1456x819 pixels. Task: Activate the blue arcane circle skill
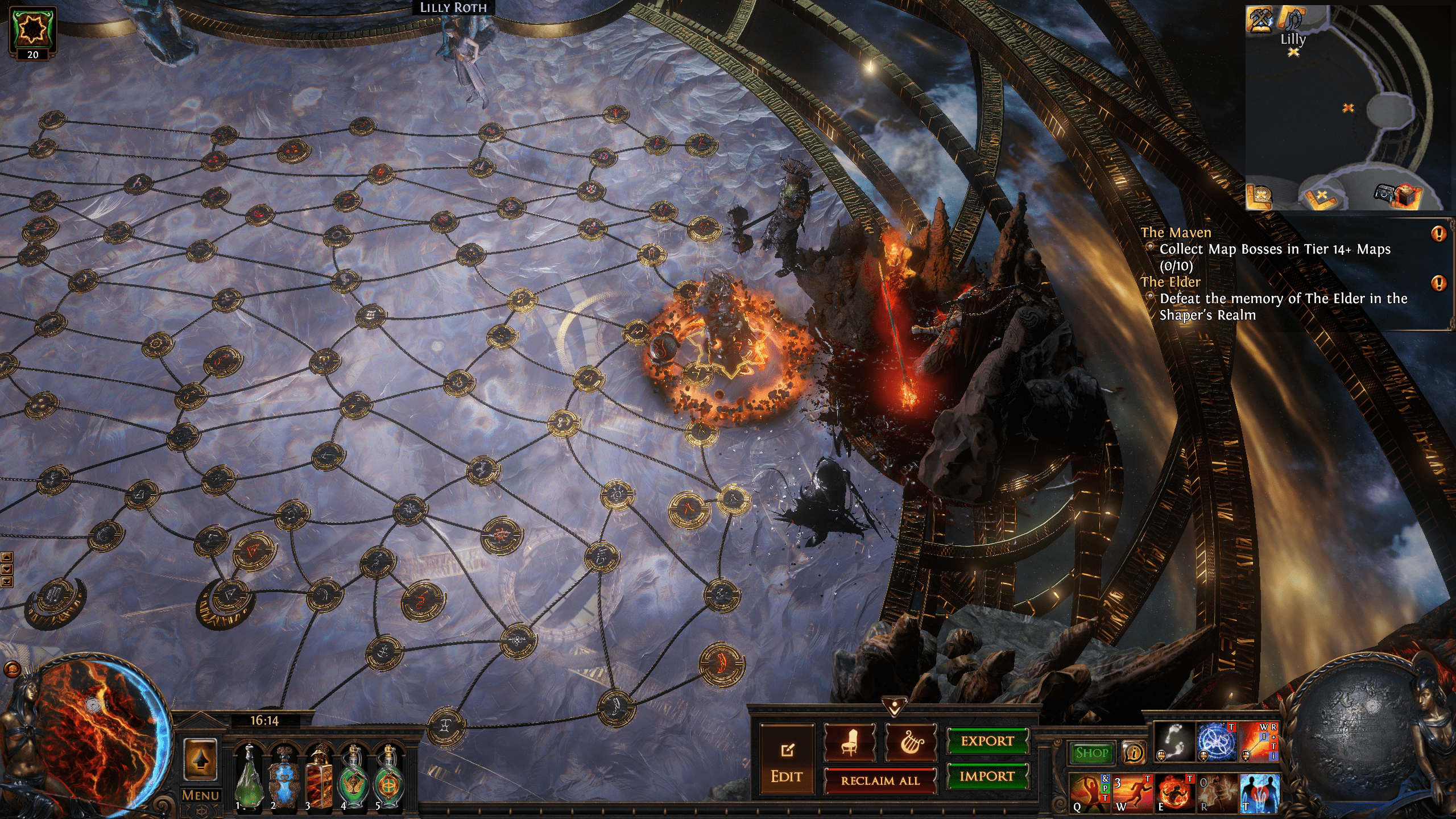click(x=1216, y=742)
